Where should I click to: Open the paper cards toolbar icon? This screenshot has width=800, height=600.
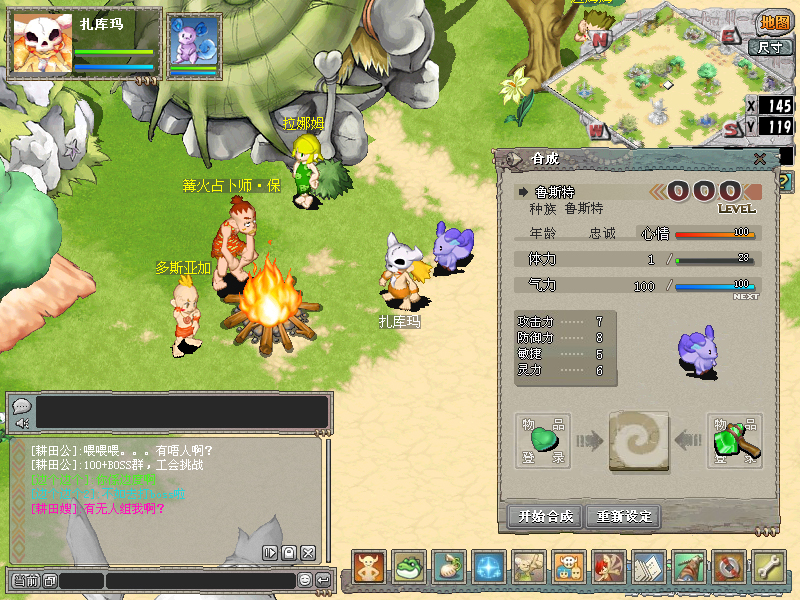pyautogui.click(x=649, y=567)
